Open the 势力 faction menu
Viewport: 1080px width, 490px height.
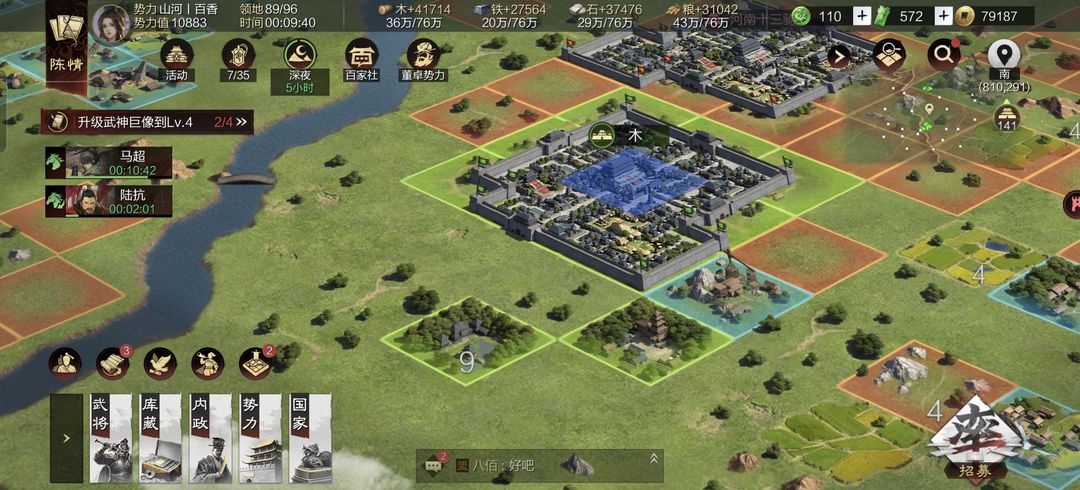[x=260, y=439]
